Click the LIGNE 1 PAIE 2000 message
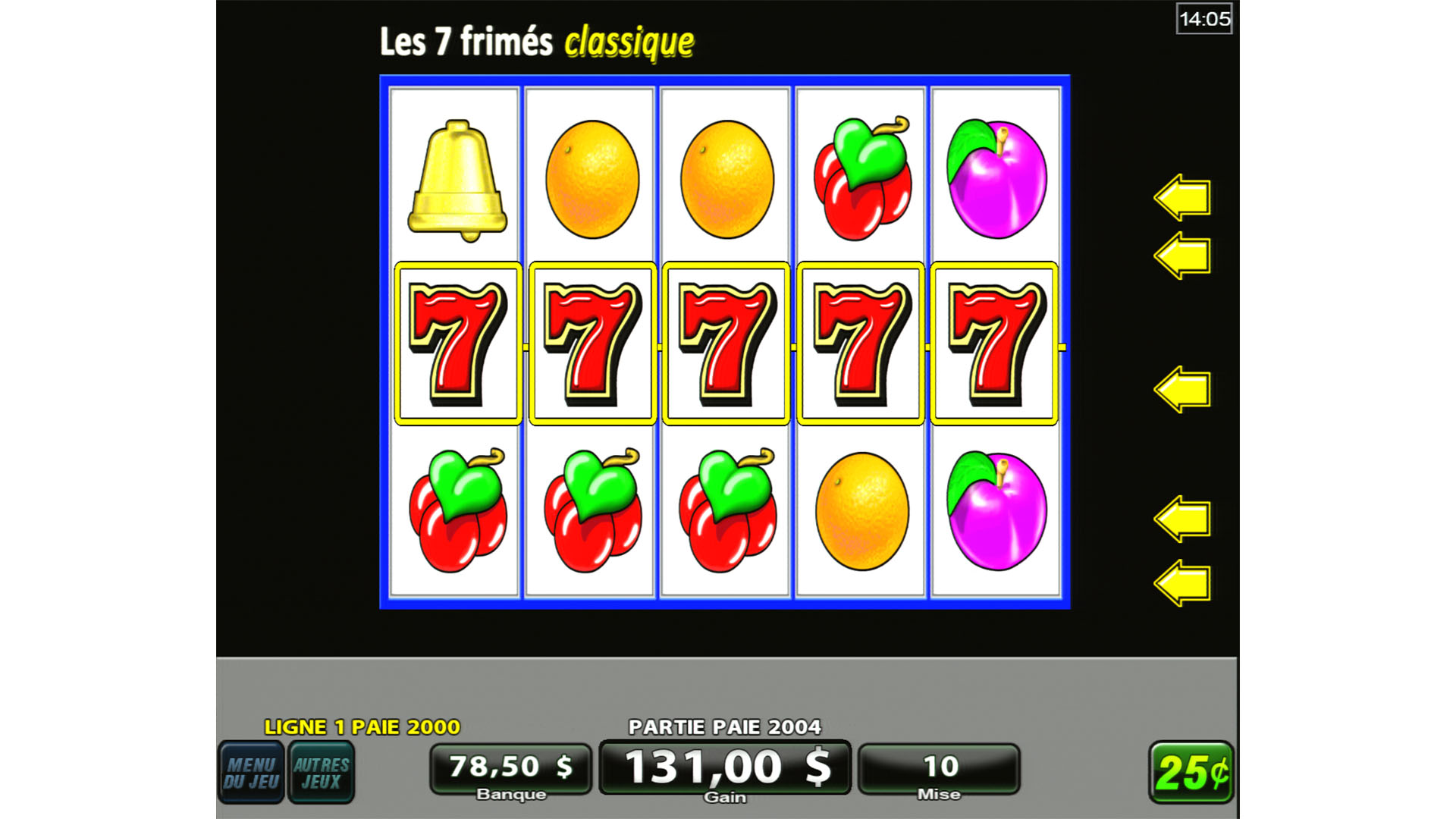 pyautogui.click(x=362, y=726)
